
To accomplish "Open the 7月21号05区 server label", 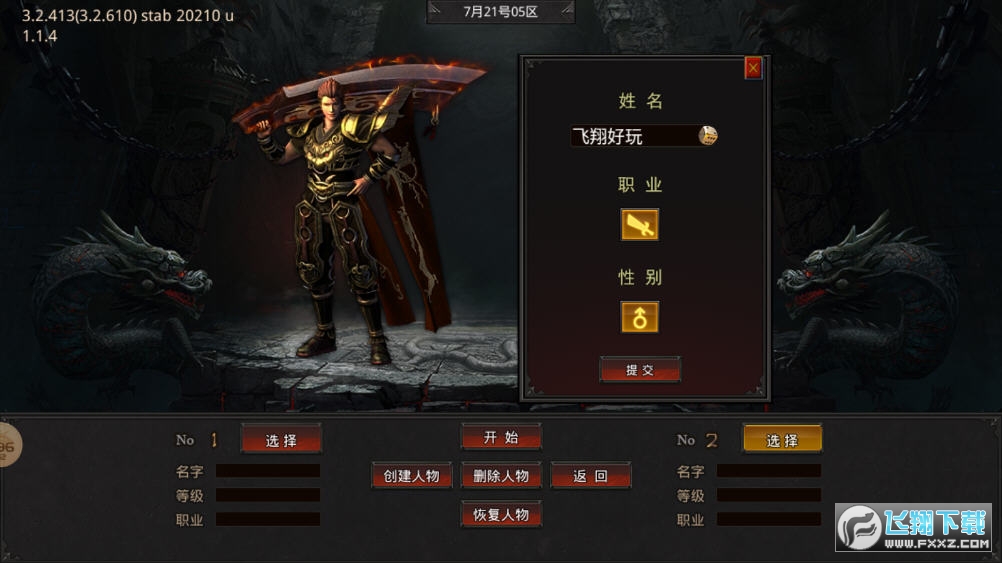I will coord(501,12).
